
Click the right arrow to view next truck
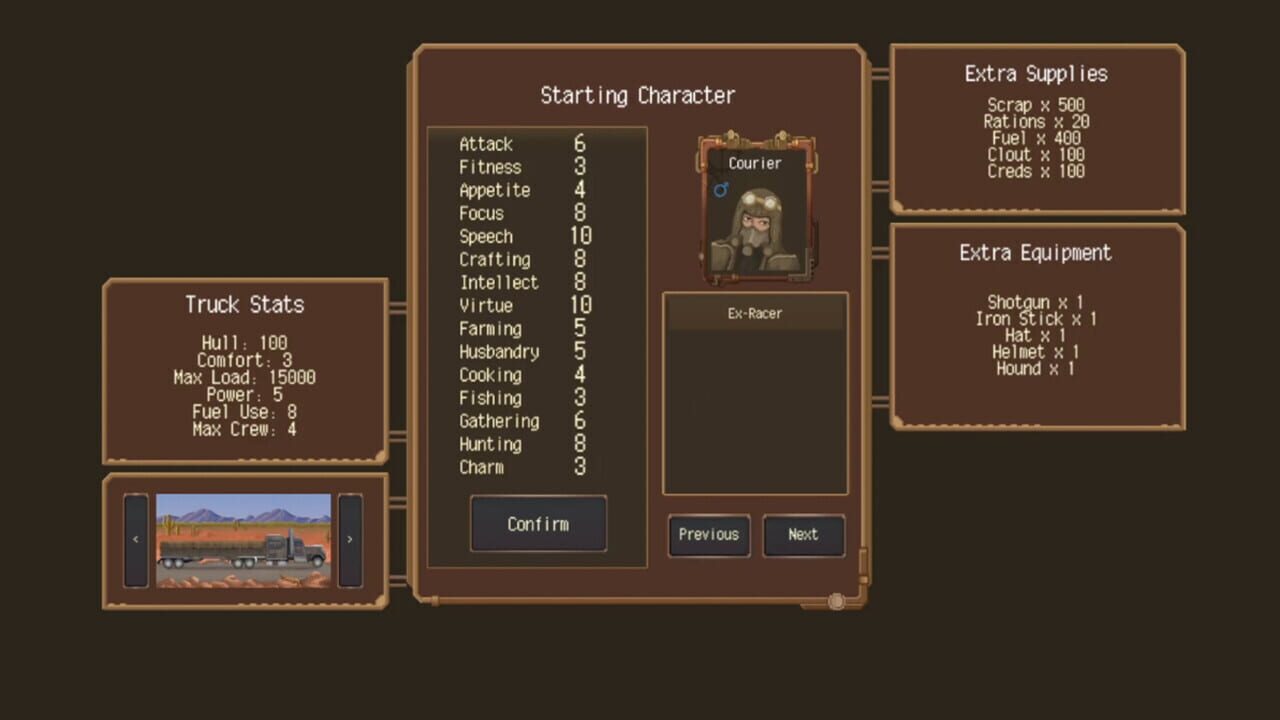coord(350,537)
